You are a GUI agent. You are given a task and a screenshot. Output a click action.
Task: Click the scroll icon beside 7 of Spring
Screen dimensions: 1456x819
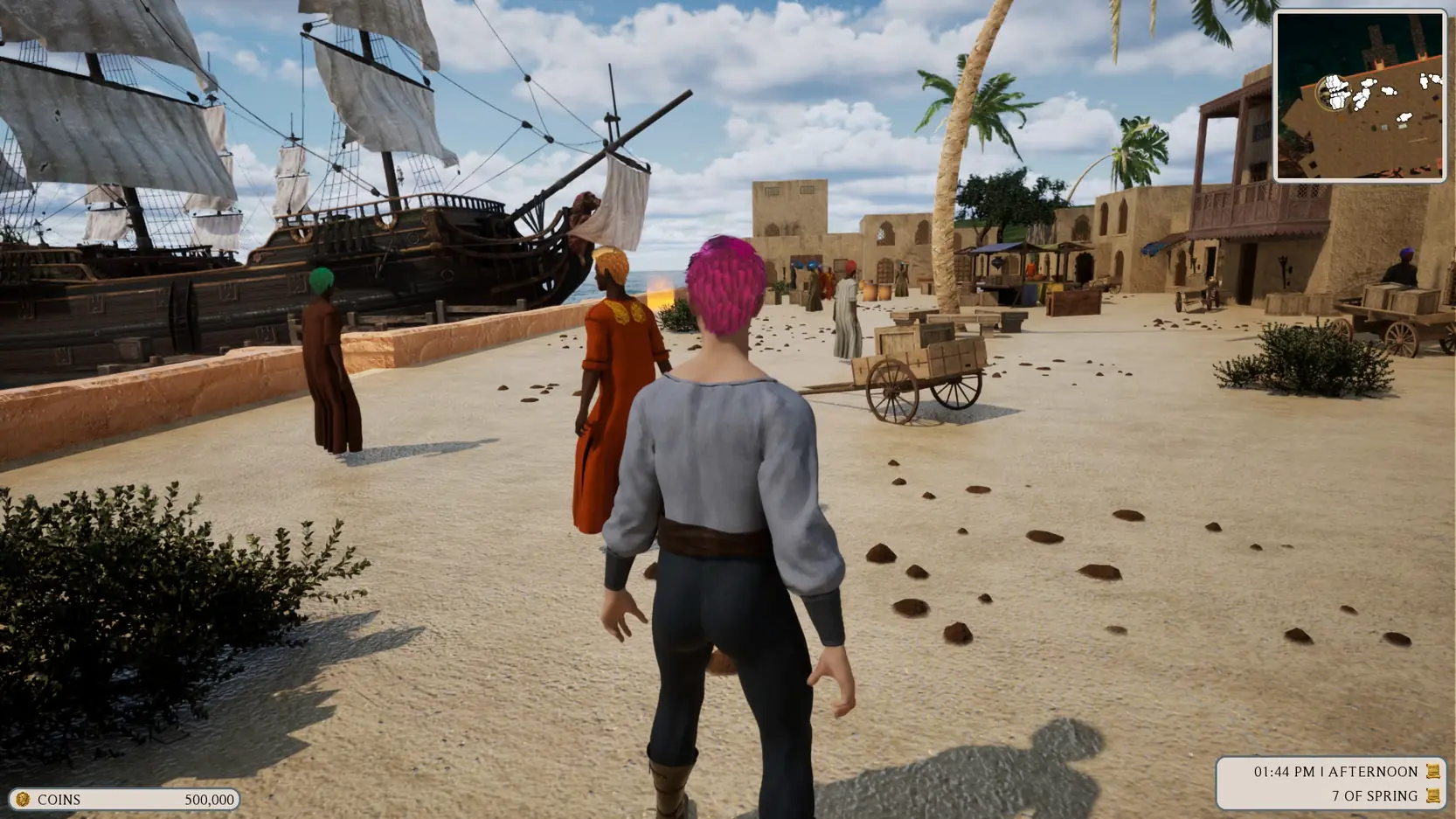pos(1432,795)
